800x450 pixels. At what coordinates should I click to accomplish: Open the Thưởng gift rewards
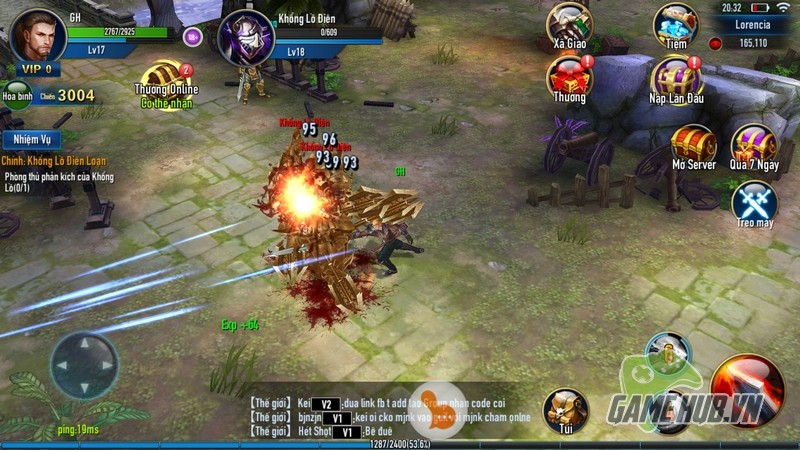[x=570, y=76]
